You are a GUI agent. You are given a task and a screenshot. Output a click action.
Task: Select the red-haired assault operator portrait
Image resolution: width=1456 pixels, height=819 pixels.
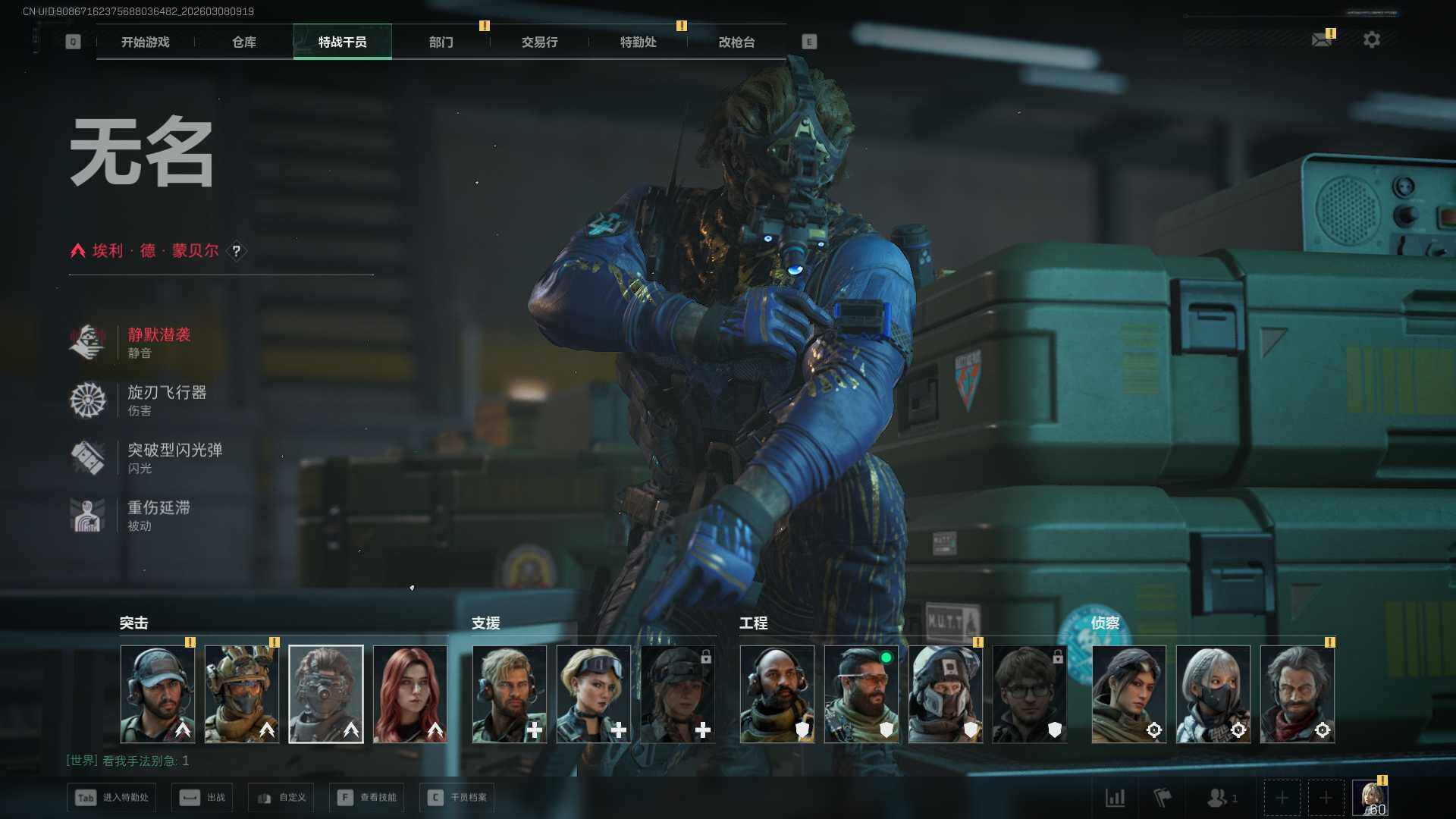[410, 694]
